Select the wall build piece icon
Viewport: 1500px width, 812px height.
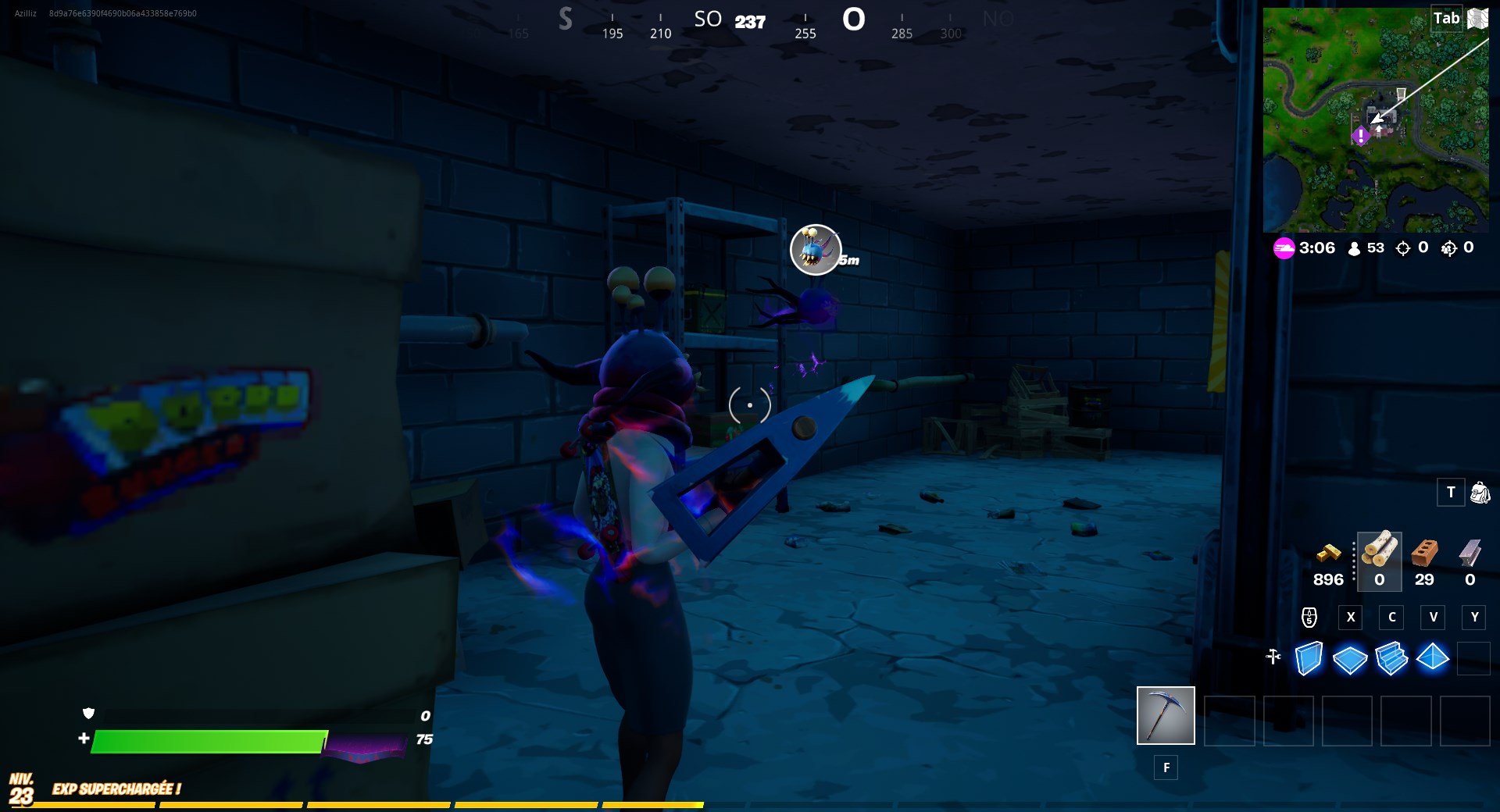(x=1309, y=660)
